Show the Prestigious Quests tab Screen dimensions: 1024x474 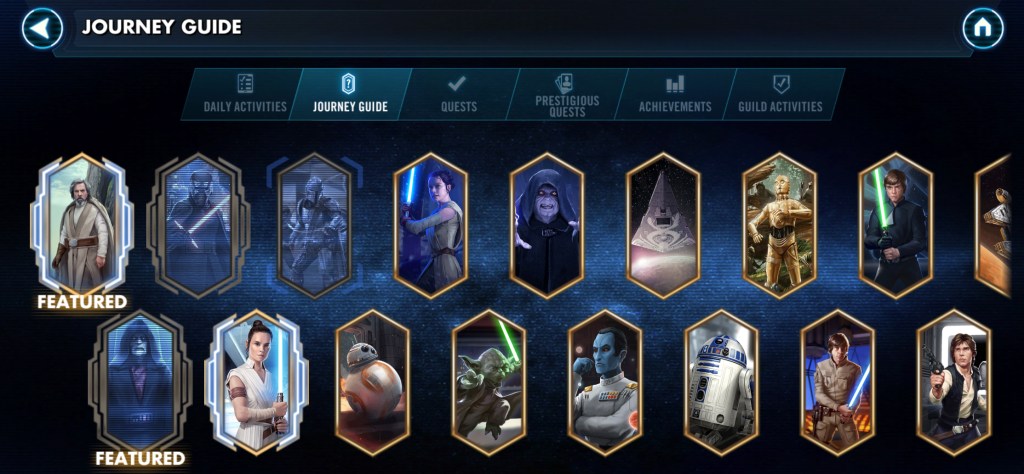[x=567, y=94]
